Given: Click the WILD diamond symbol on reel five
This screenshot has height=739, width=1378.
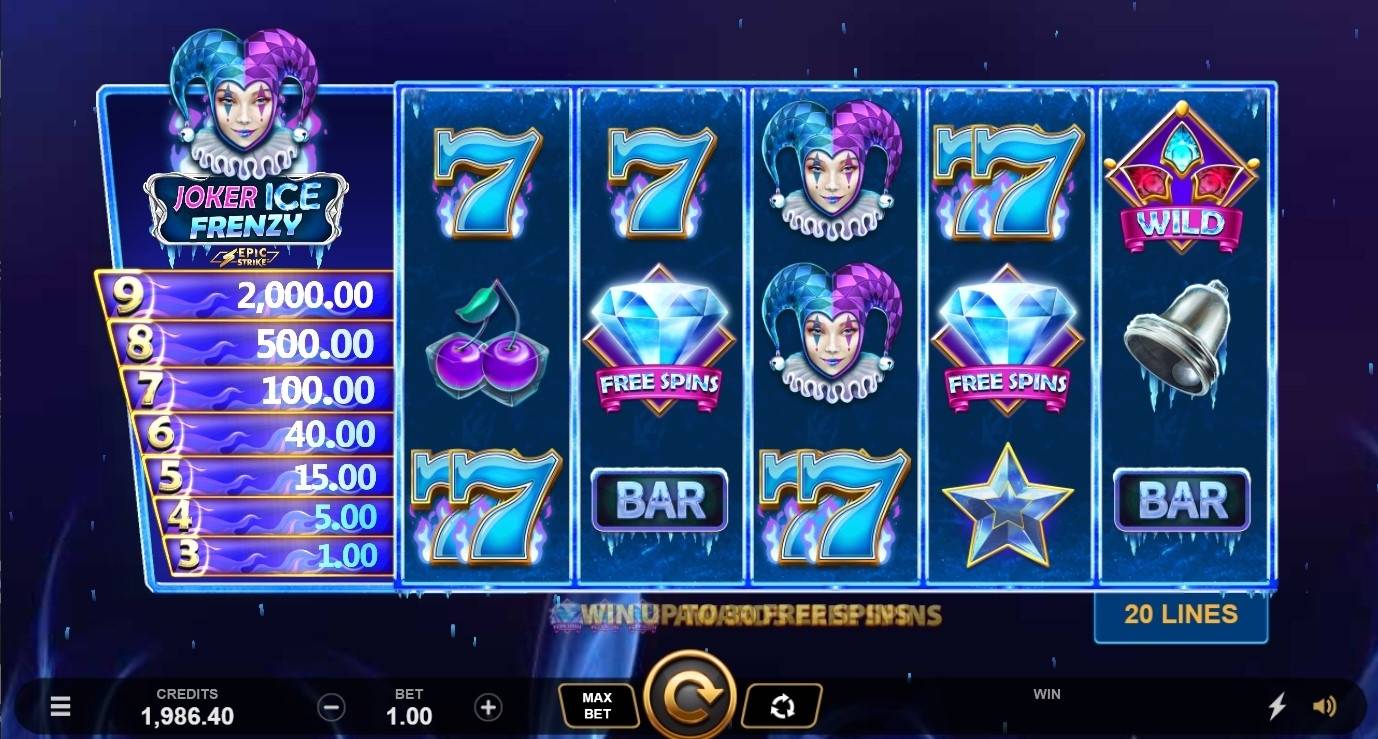Looking at the screenshot, I should coord(1183,180).
